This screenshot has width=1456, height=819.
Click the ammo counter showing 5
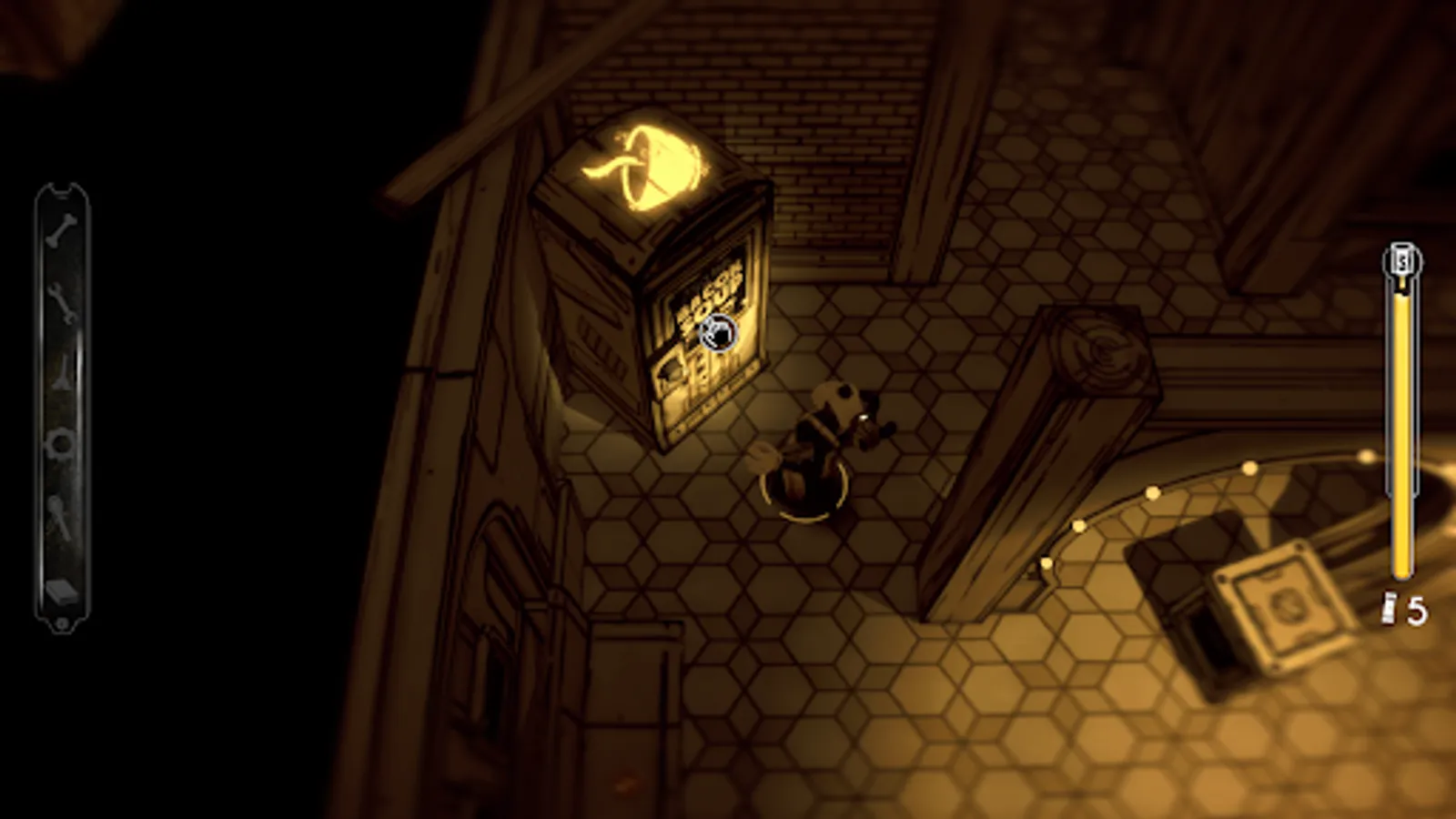pos(1415,608)
